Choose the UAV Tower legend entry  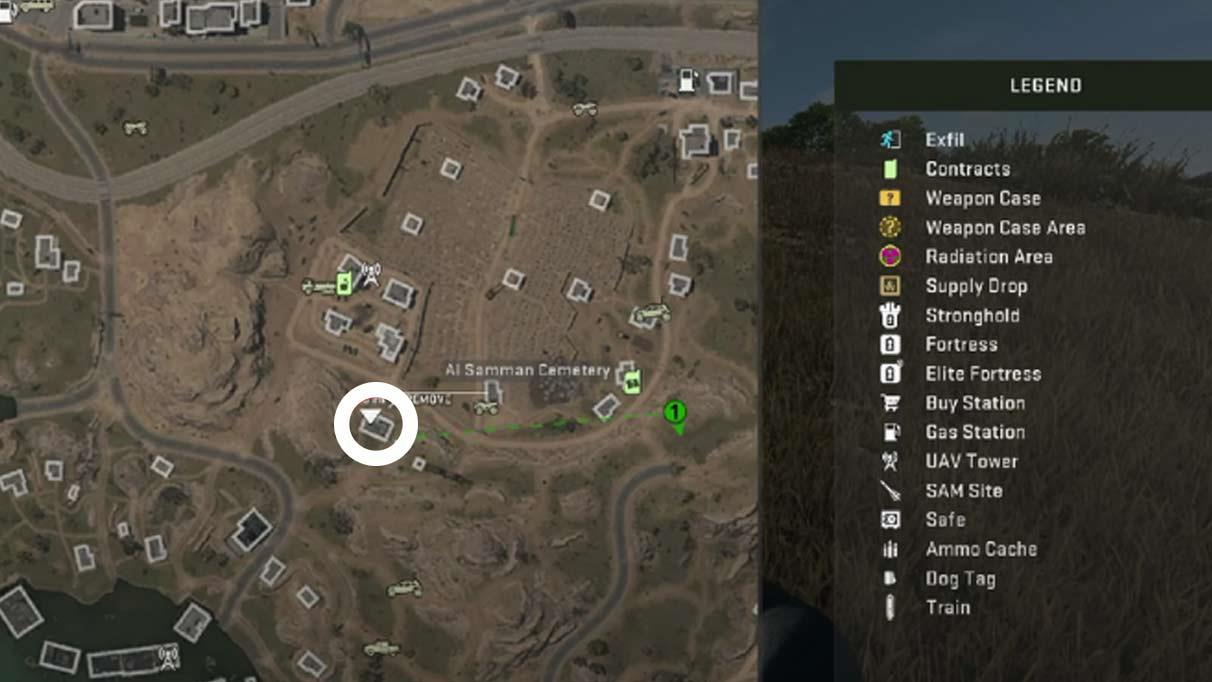pos(970,461)
